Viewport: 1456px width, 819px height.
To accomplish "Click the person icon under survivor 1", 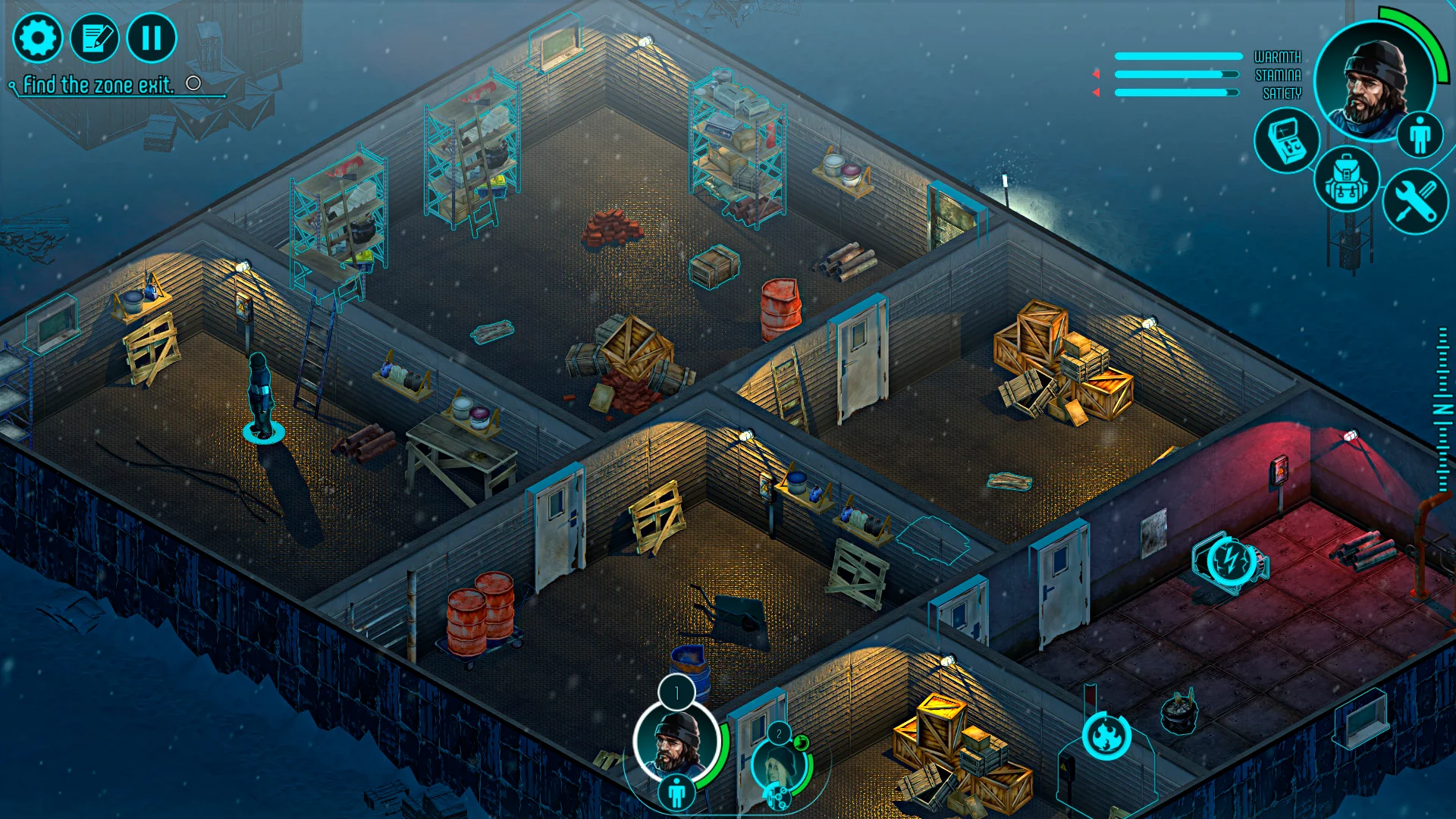I will pyautogui.click(x=676, y=794).
